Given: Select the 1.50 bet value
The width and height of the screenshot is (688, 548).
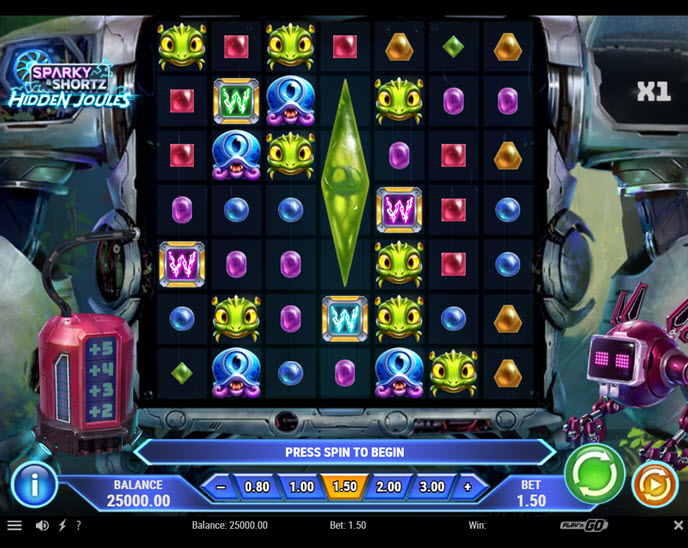Looking at the screenshot, I should (344, 487).
